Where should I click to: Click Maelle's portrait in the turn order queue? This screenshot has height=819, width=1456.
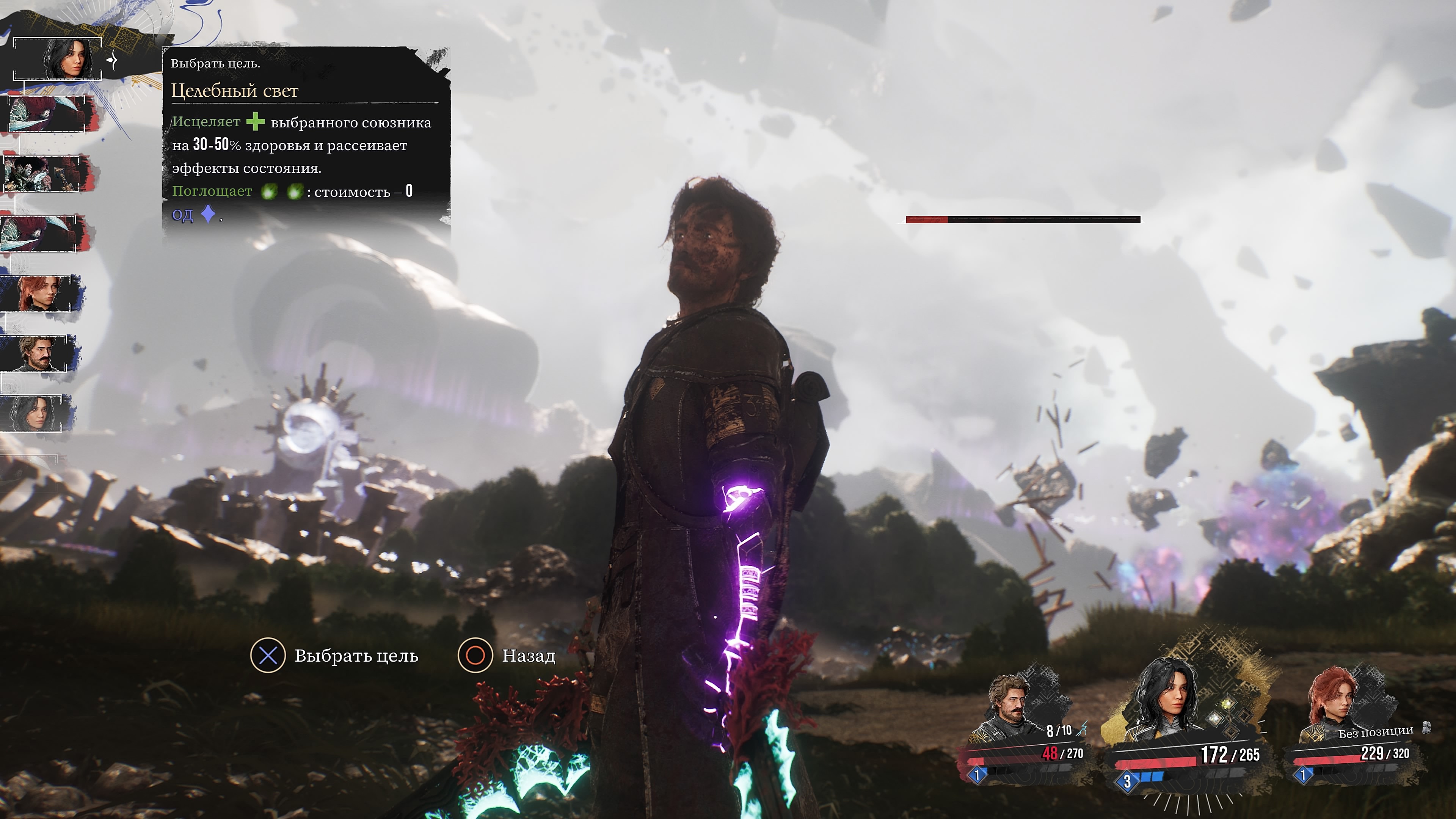pyautogui.click(x=39, y=293)
